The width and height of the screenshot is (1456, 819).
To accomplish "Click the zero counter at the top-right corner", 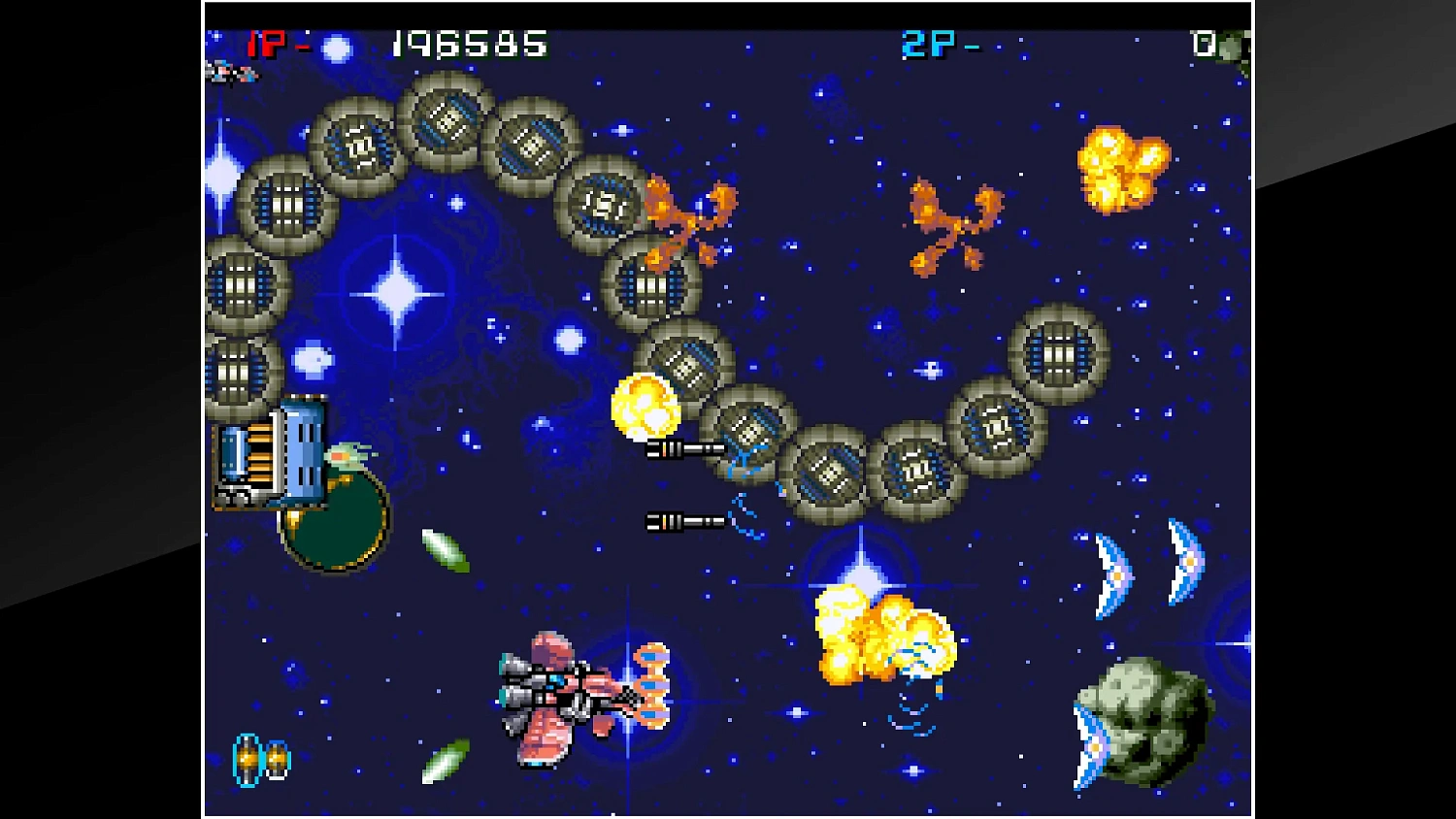I will 1204,44.
